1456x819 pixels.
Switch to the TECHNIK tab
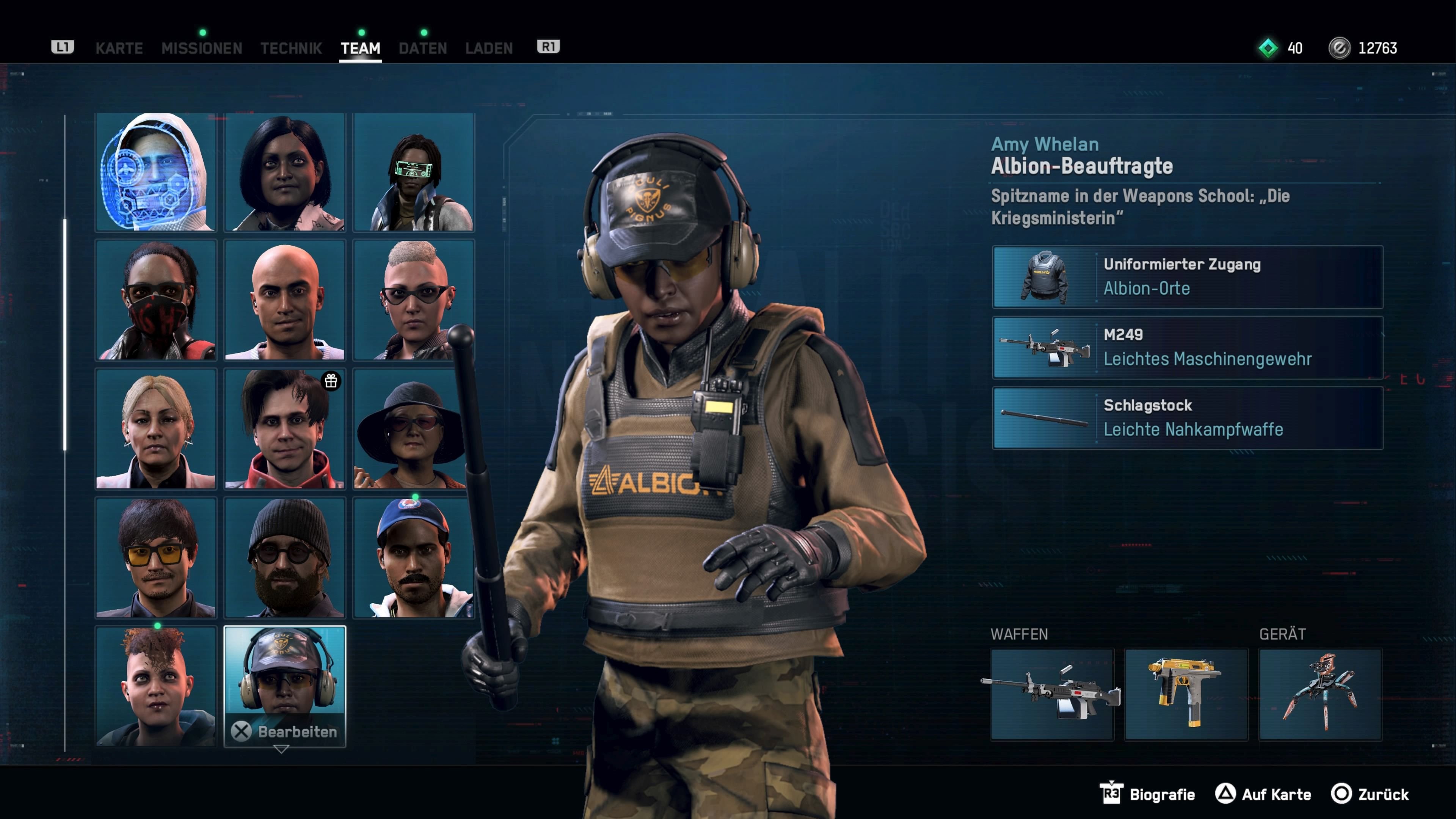(291, 48)
